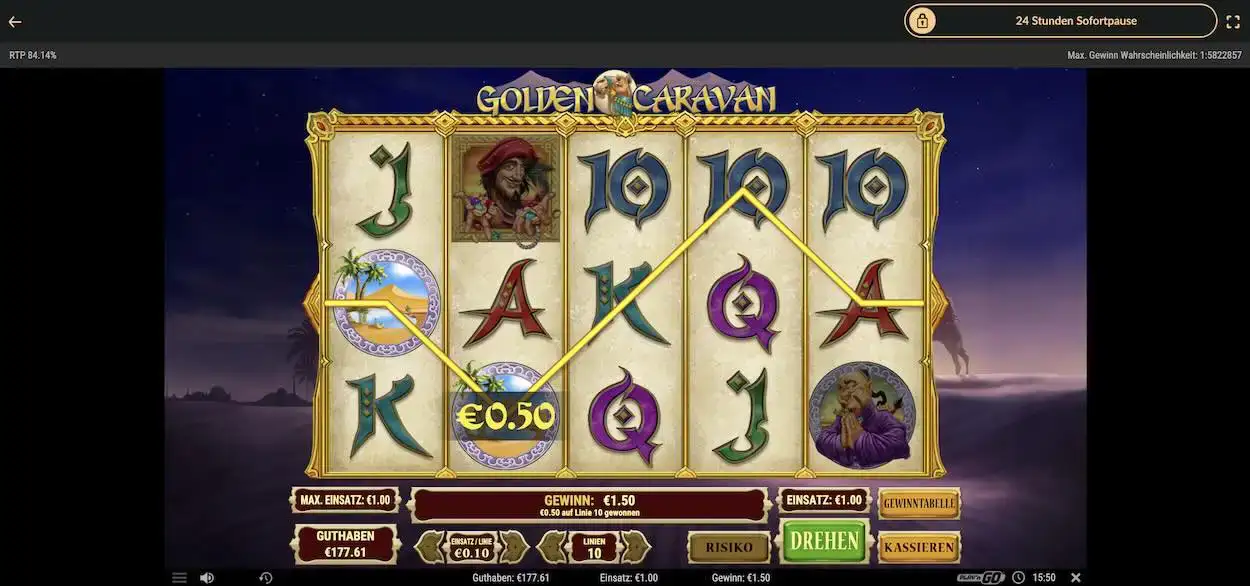Open the hamburger menu in the bottom bar
This screenshot has width=1250, height=586.
(x=179, y=578)
